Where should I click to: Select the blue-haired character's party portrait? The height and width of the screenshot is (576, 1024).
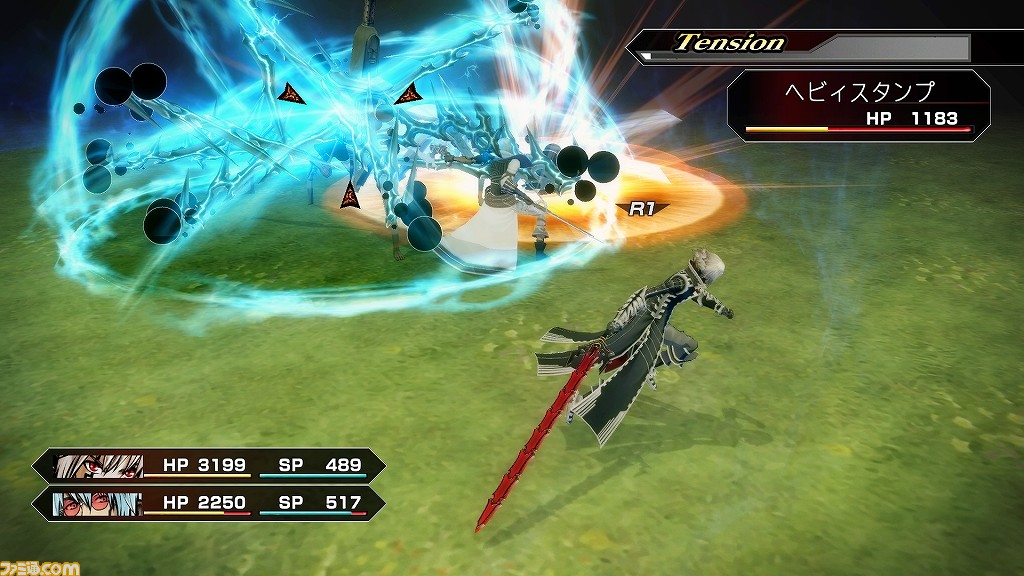pyautogui.click(x=98, y=503)
